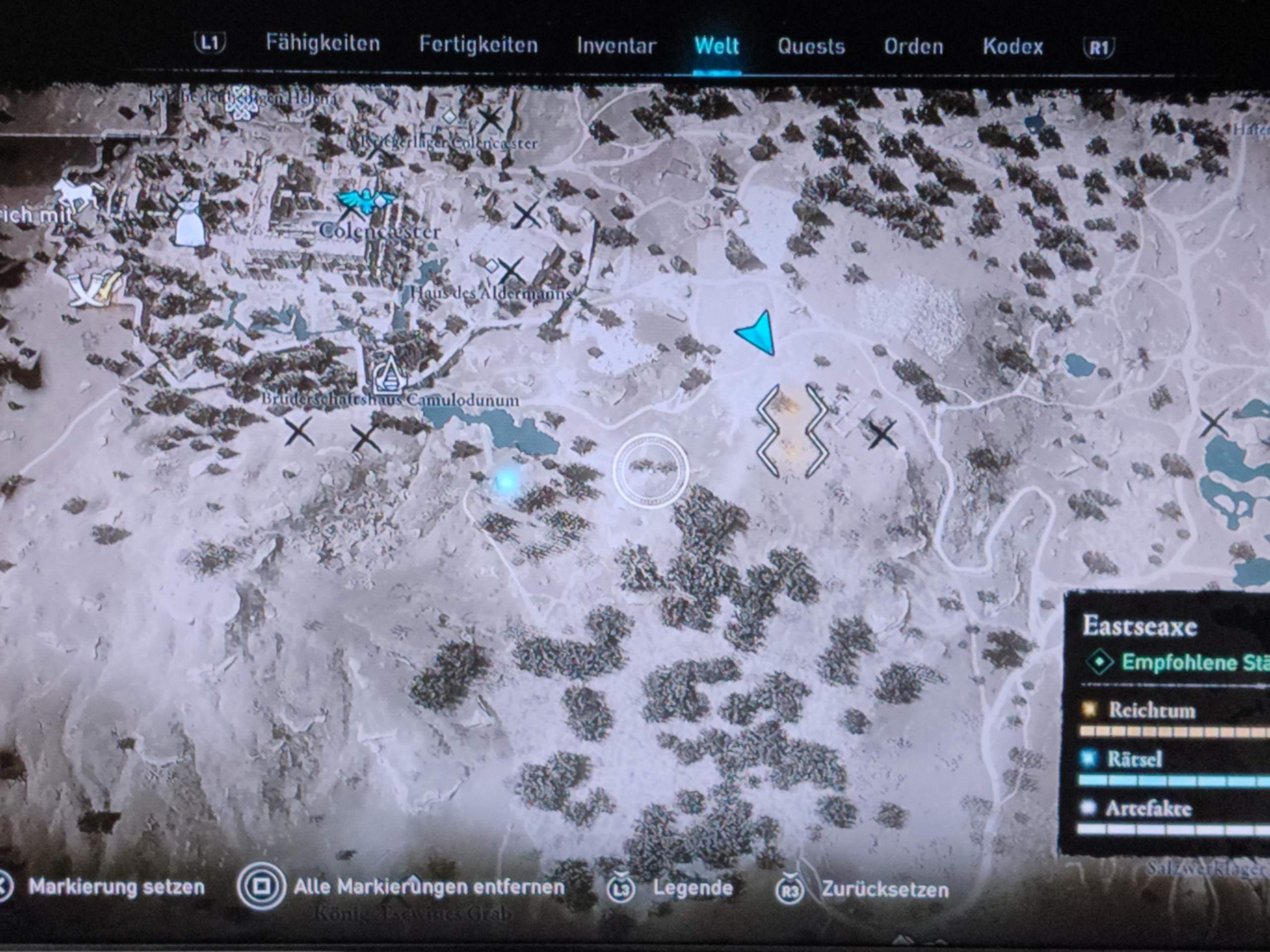Open the Quests tab

[x=811, y=47]
